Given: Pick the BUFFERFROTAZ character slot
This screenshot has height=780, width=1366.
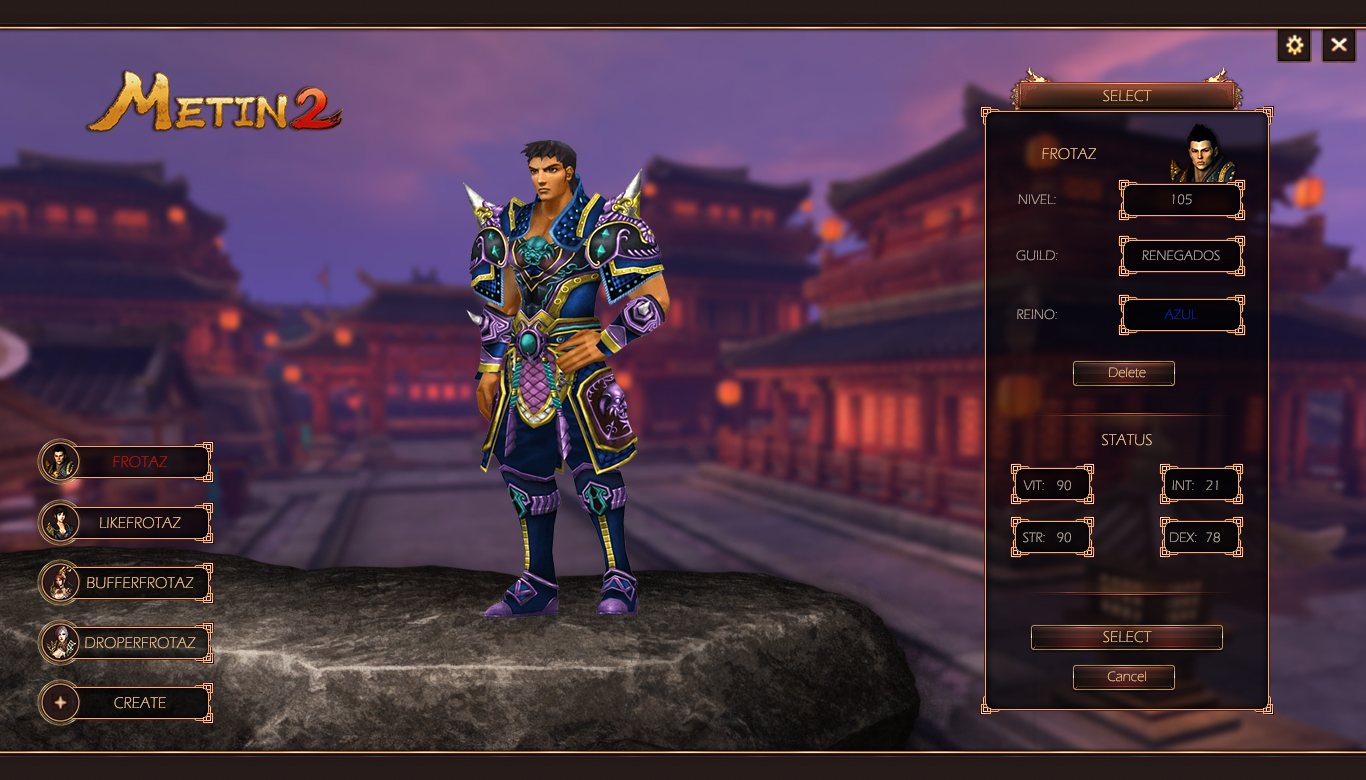Looking at the screenshot, I should coord(139,582).
